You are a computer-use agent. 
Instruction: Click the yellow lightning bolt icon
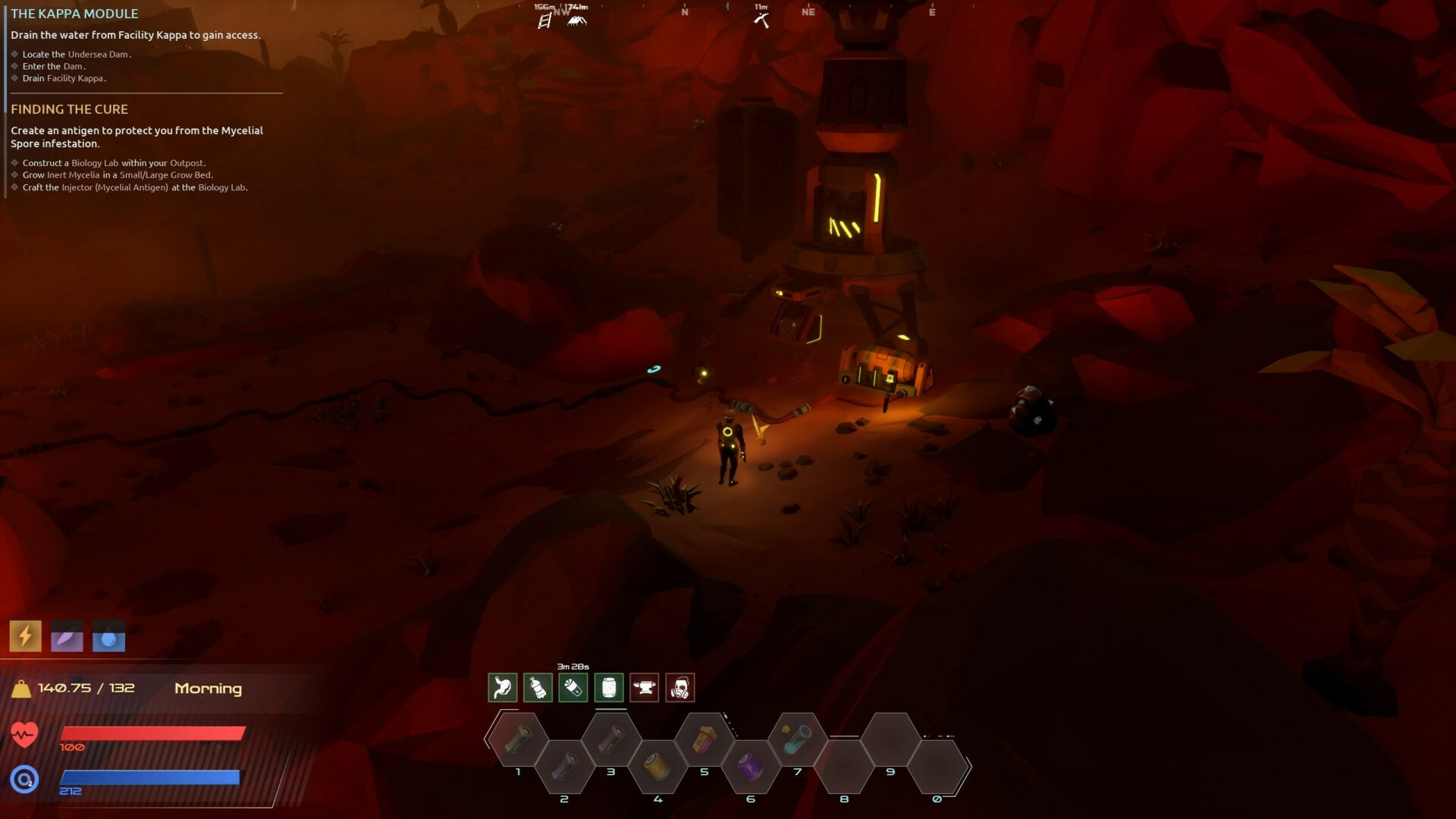point(25,636)
